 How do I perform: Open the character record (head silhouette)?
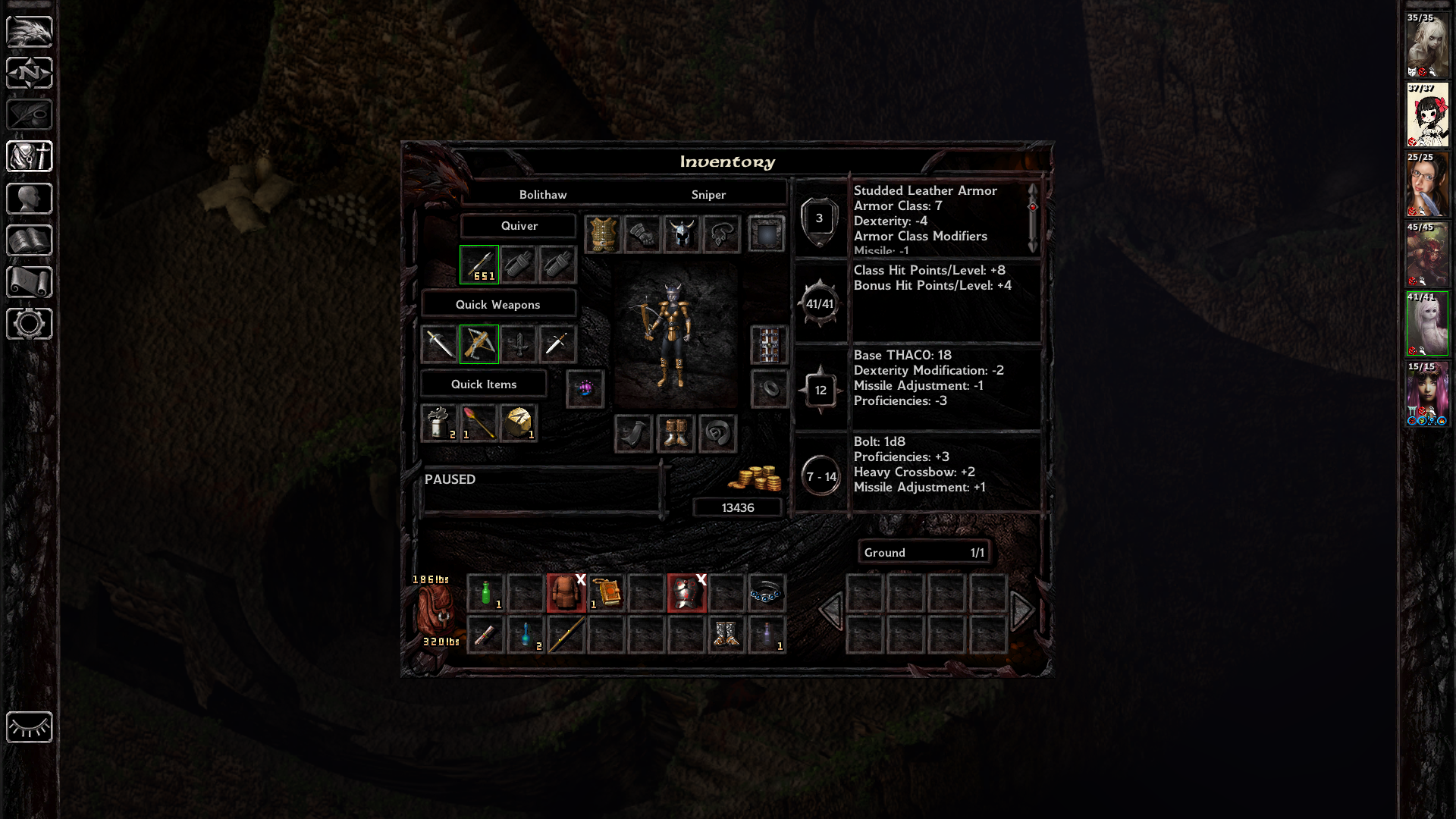pos(30,199)
